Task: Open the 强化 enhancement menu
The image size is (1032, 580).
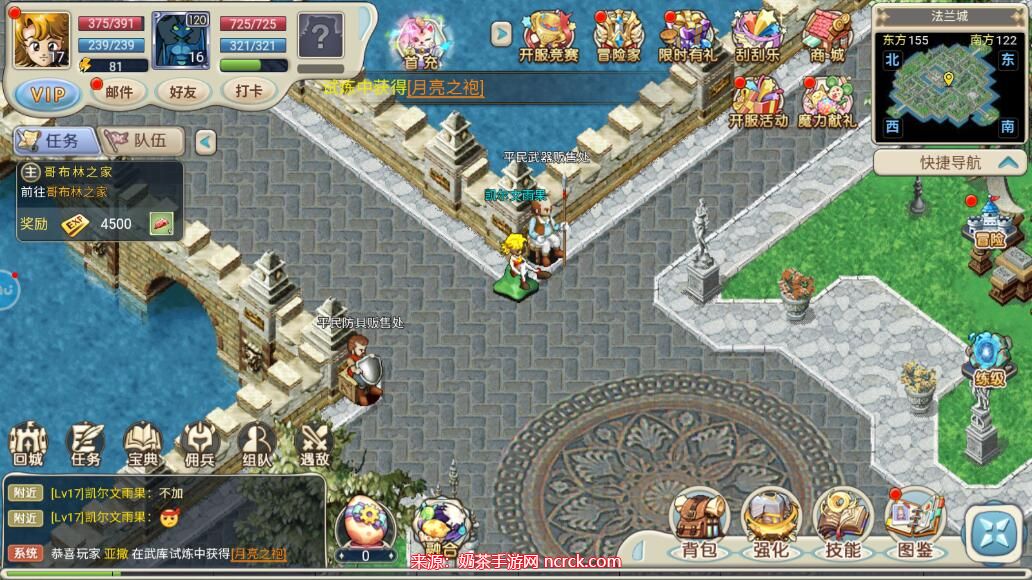Action: 770,523
